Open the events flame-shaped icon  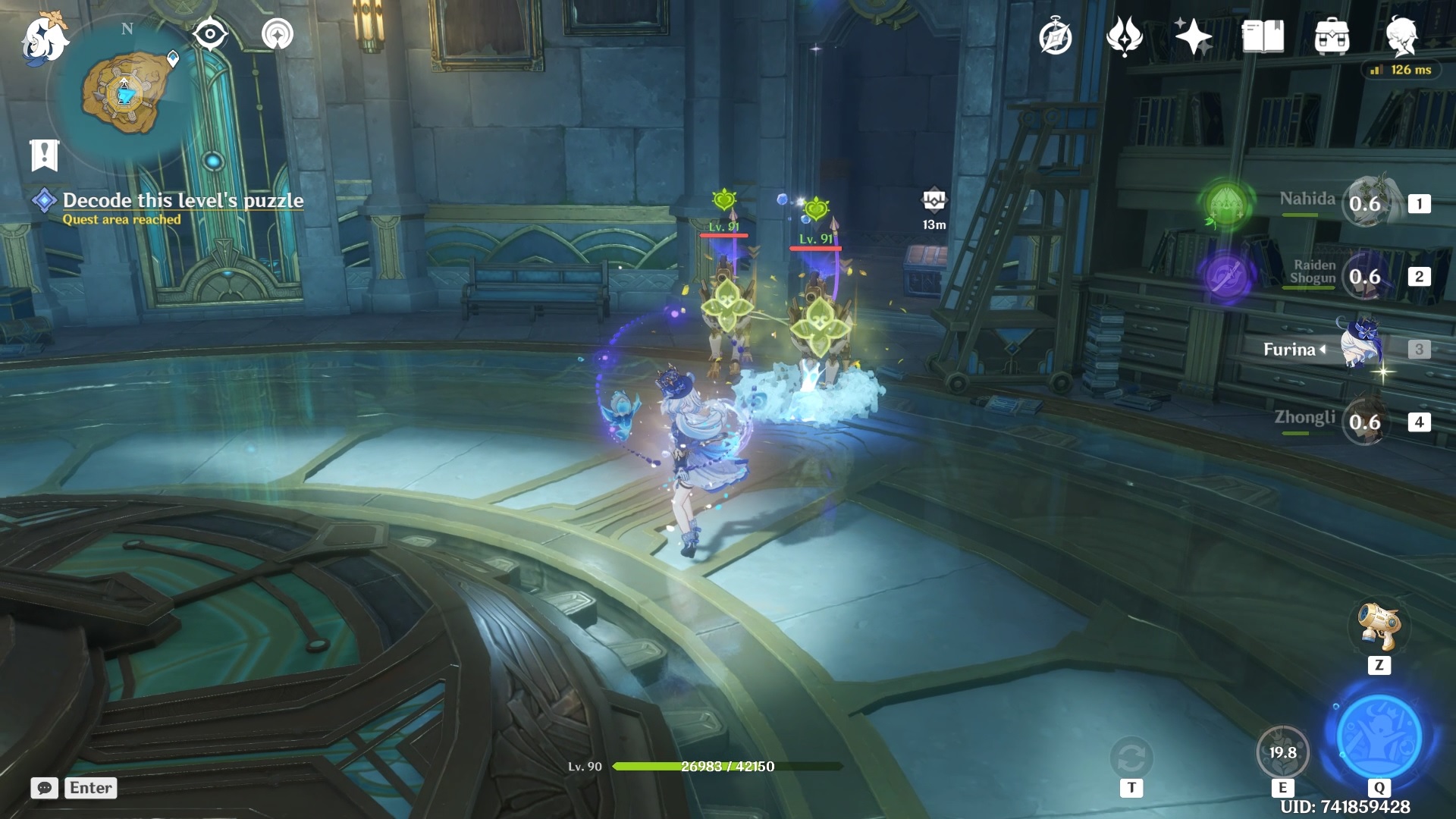pyautogui.click(x=1124, y=36)
